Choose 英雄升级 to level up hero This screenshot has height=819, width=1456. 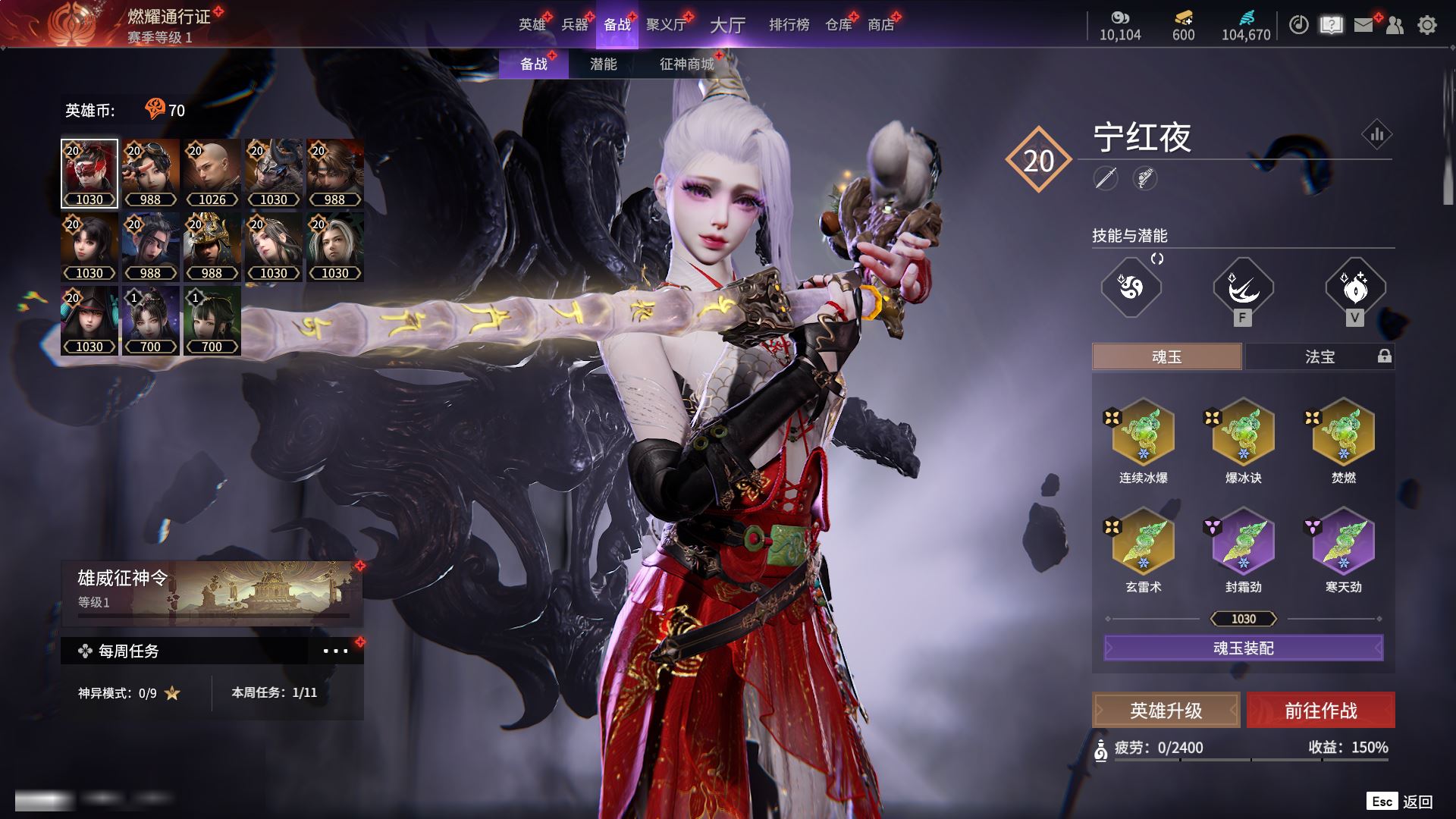coord(1166,711)
